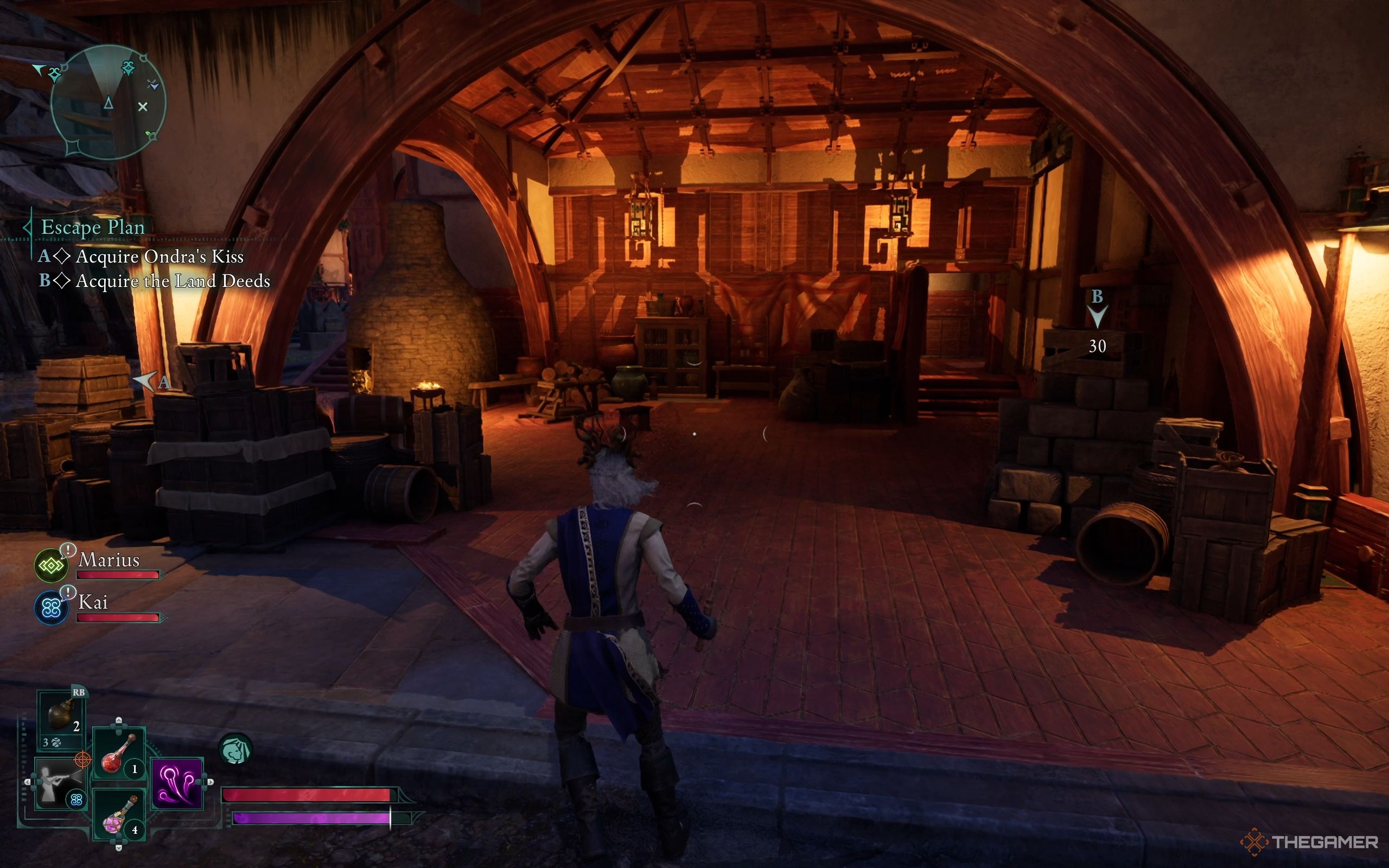Click the objective B waypoint marker
Image resolution: width=1389 pixels, height=868 pixels.
(1097, 315)
